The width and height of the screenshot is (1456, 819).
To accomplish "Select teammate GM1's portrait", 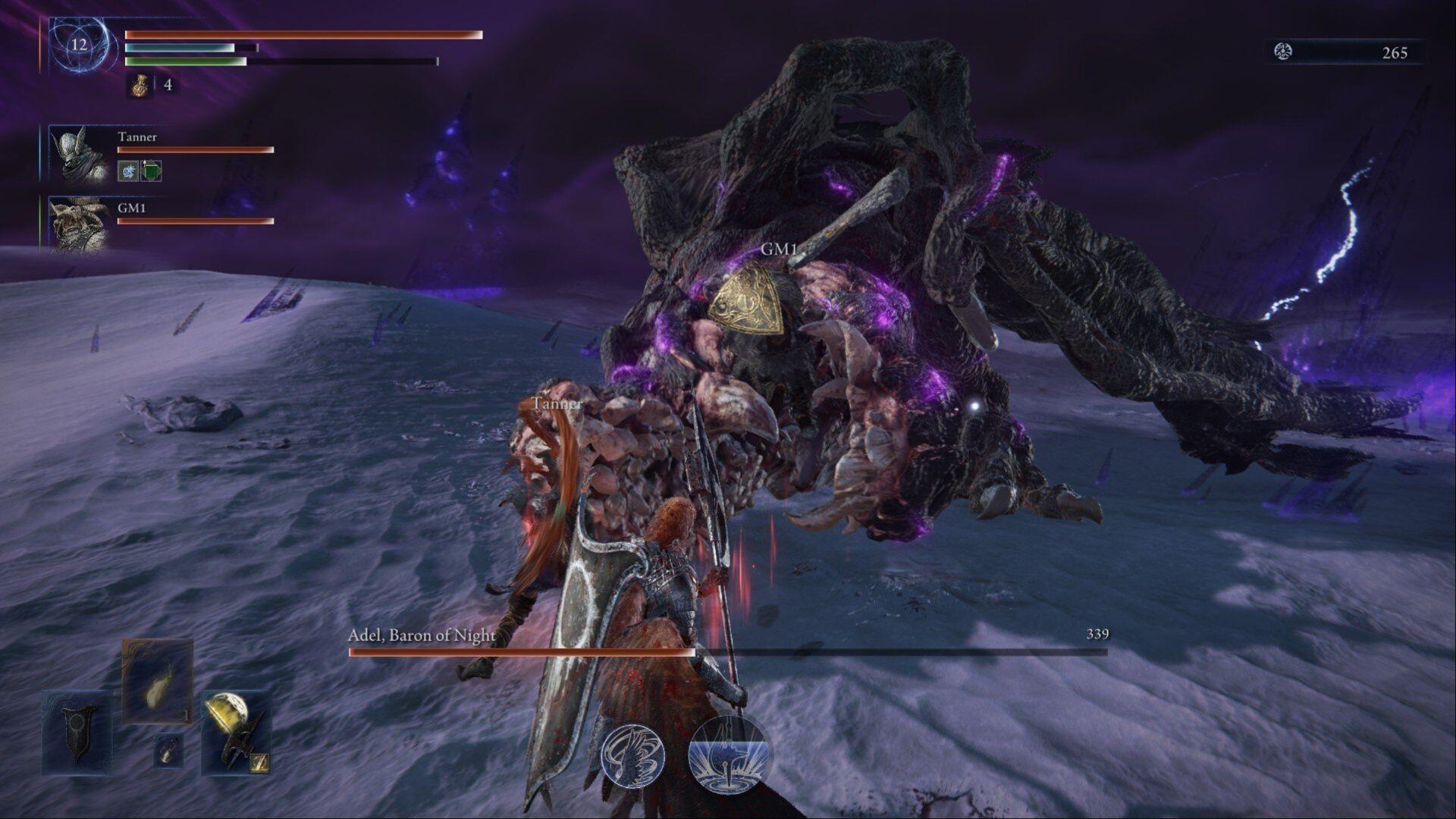I will coord(79,224).
